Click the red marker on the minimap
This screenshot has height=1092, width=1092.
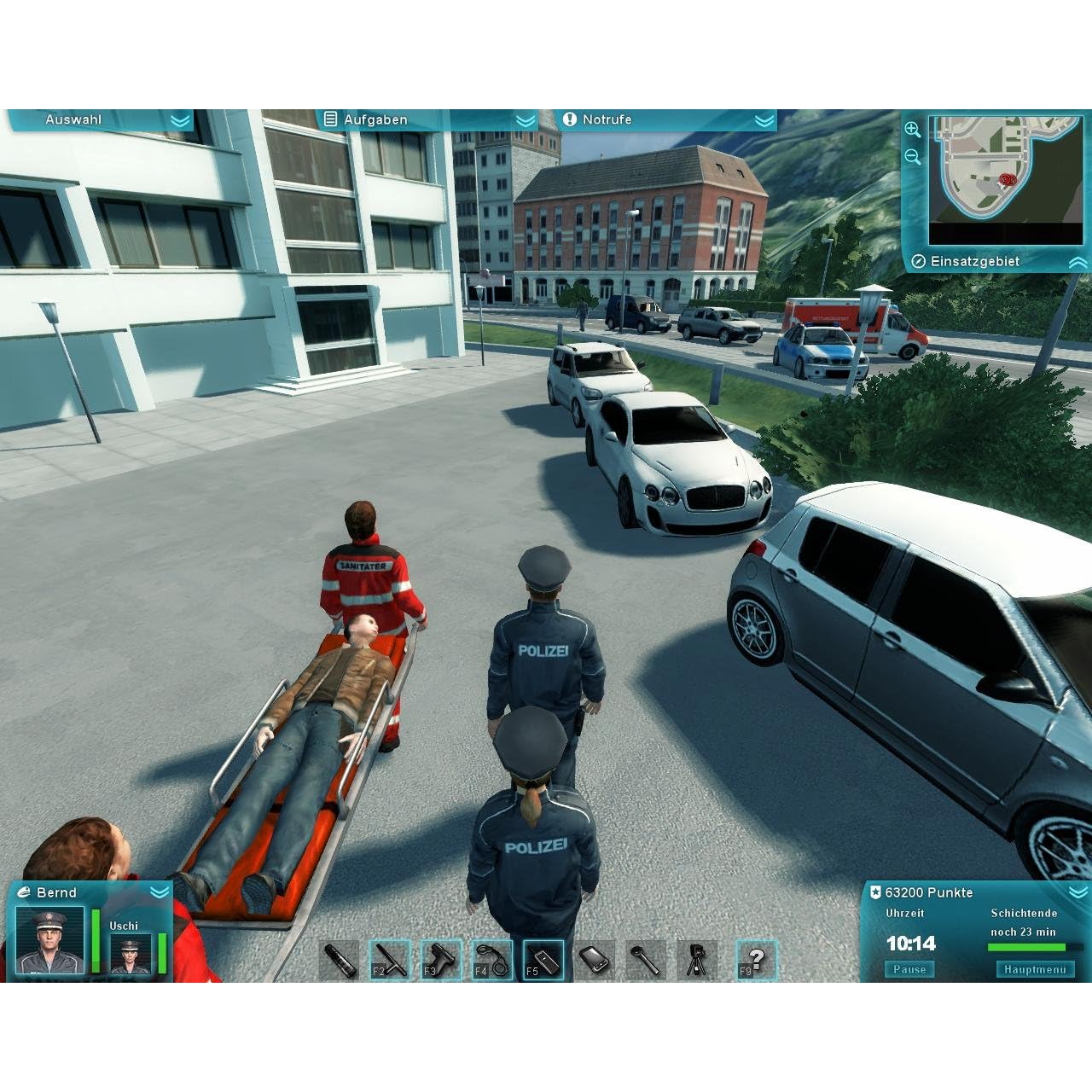click(x=1008, y=180)
